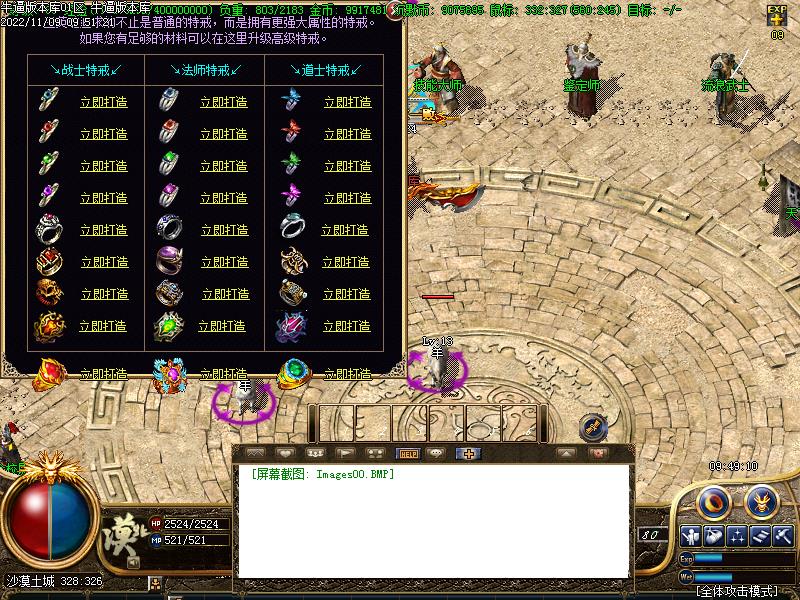Image resolution: width=800 pixels, height=600 pixels.
Task: Forge the taoist's blue butterfly ring
Action: tap(347, 102)
